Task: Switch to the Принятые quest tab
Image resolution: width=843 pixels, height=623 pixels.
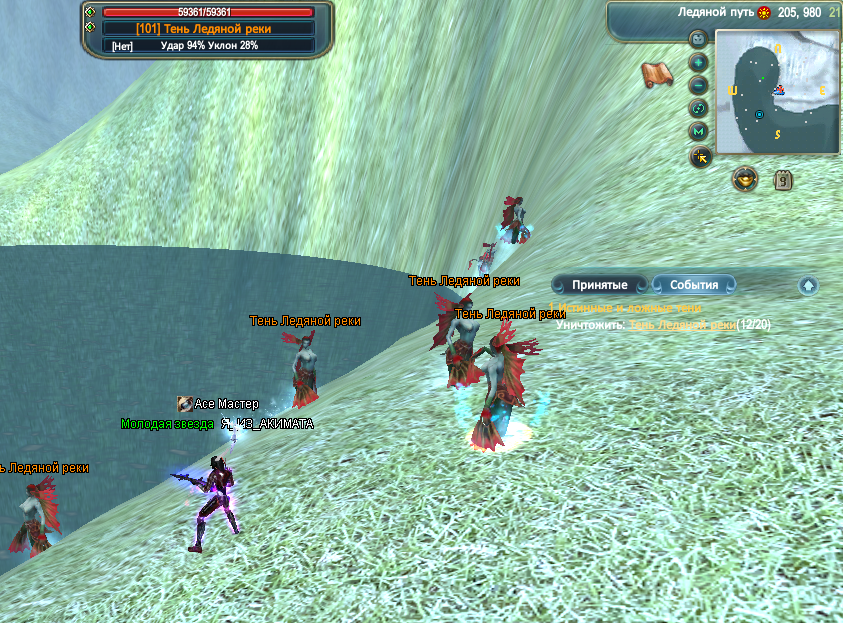Action: coord(600,285)
